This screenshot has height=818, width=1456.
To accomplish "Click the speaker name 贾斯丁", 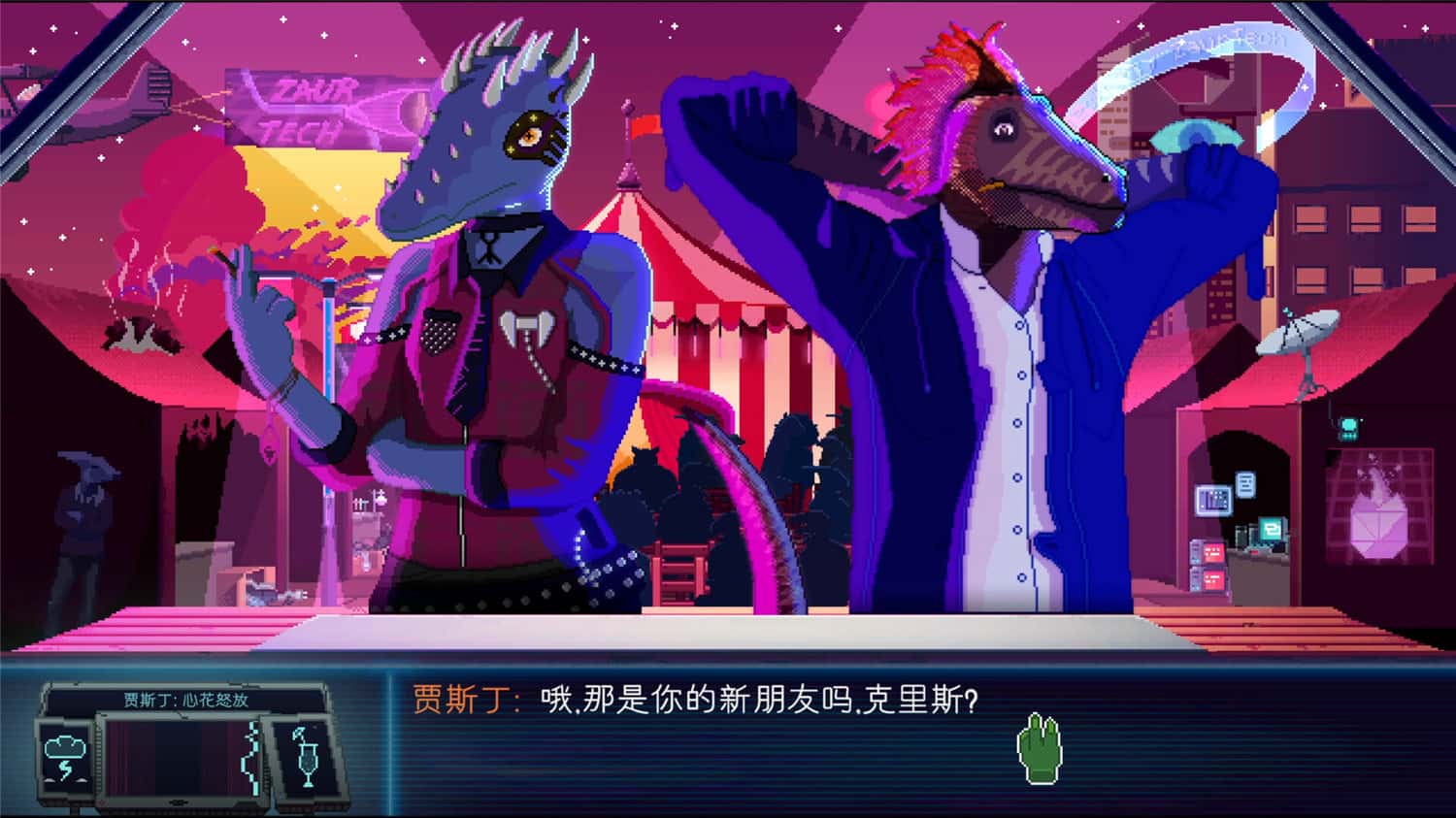I will coord(456,697).
